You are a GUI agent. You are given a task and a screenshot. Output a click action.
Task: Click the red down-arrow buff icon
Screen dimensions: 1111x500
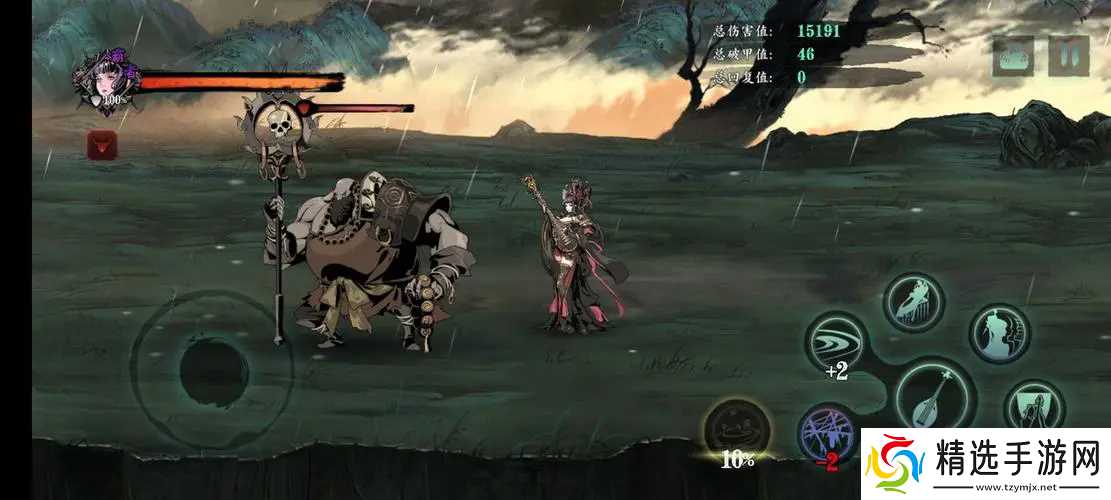click(102, 145)
